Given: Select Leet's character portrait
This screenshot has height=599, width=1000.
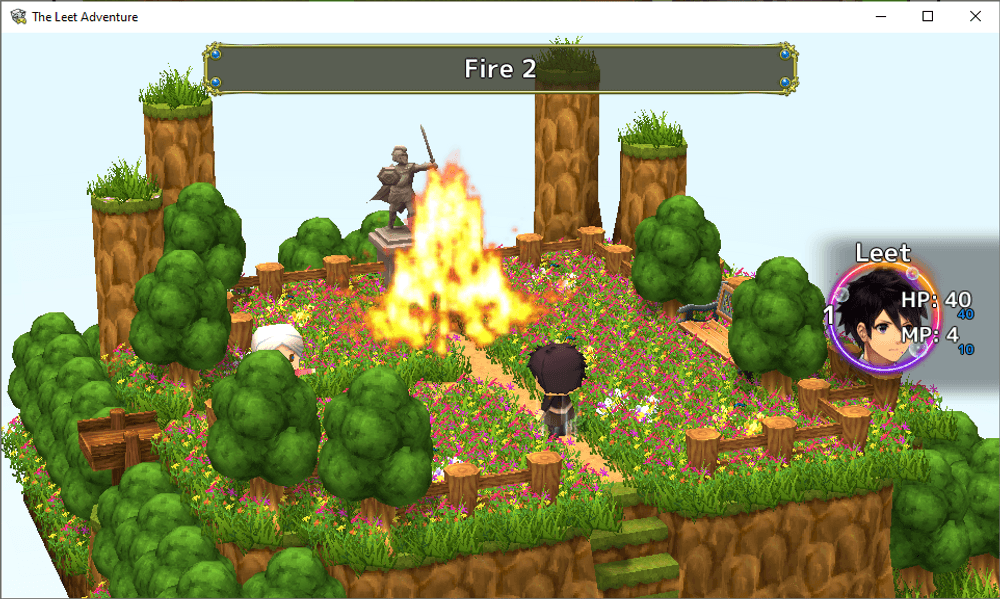Looking at the screenshot, I should [x=871, y=318].
